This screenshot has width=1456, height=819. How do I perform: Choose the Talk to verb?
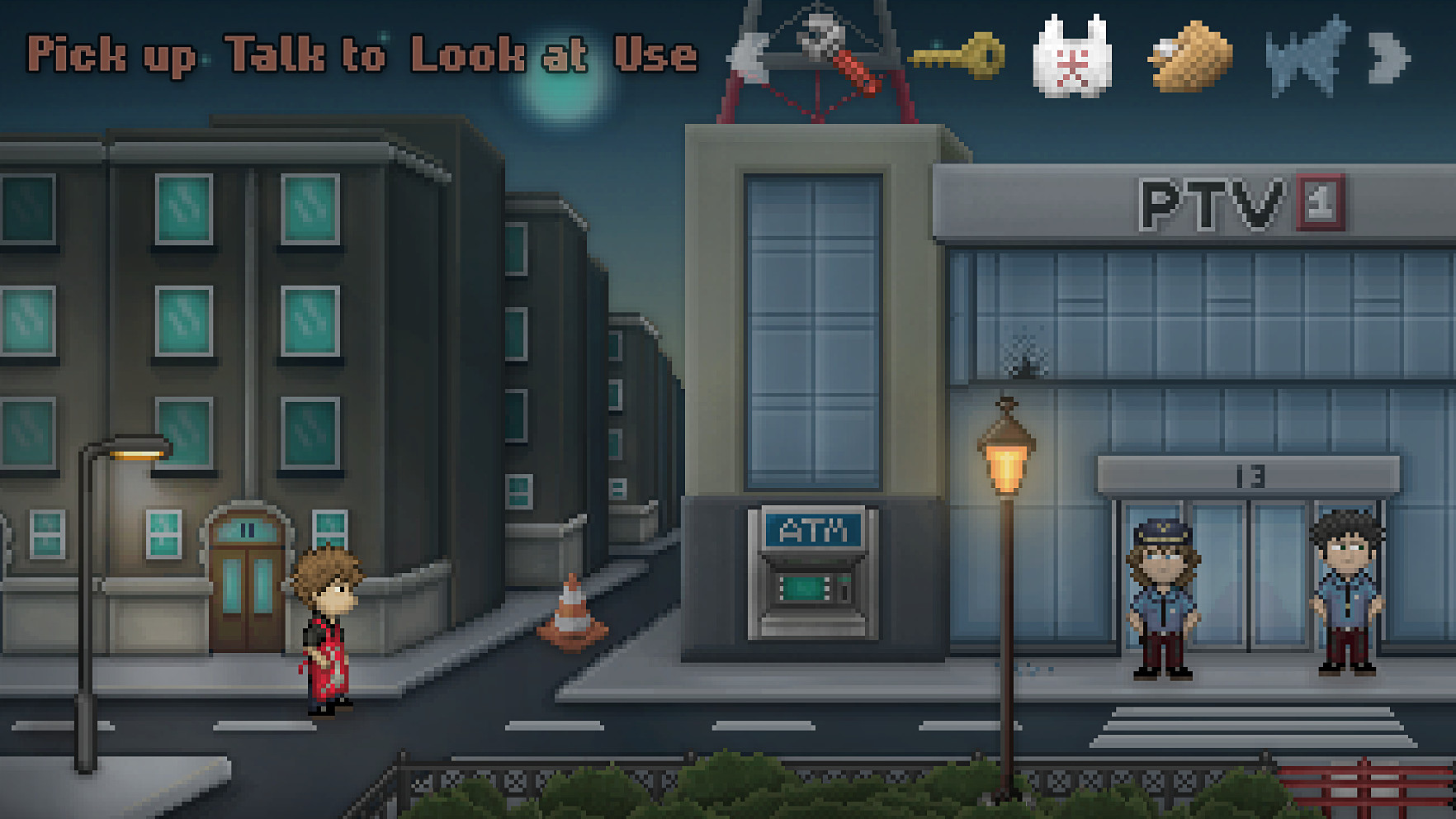(305, 54)
